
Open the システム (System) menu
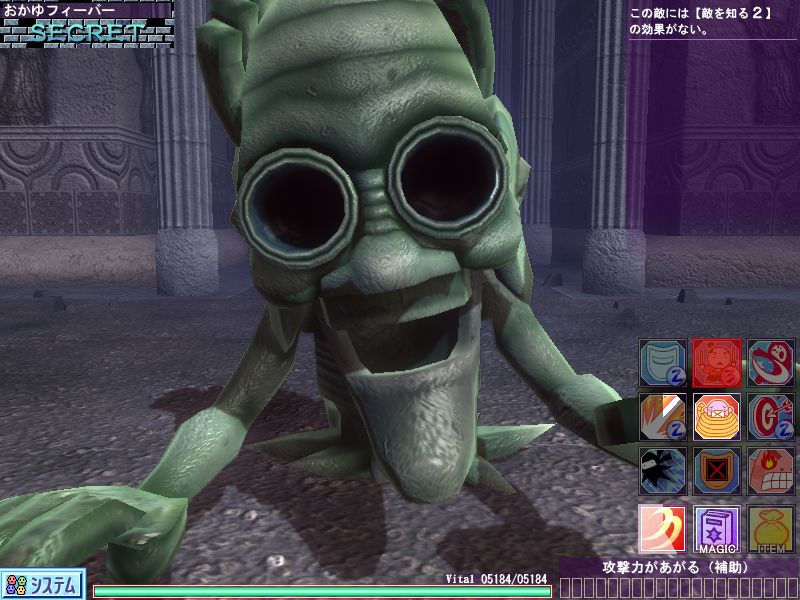[x=42, y=584]
